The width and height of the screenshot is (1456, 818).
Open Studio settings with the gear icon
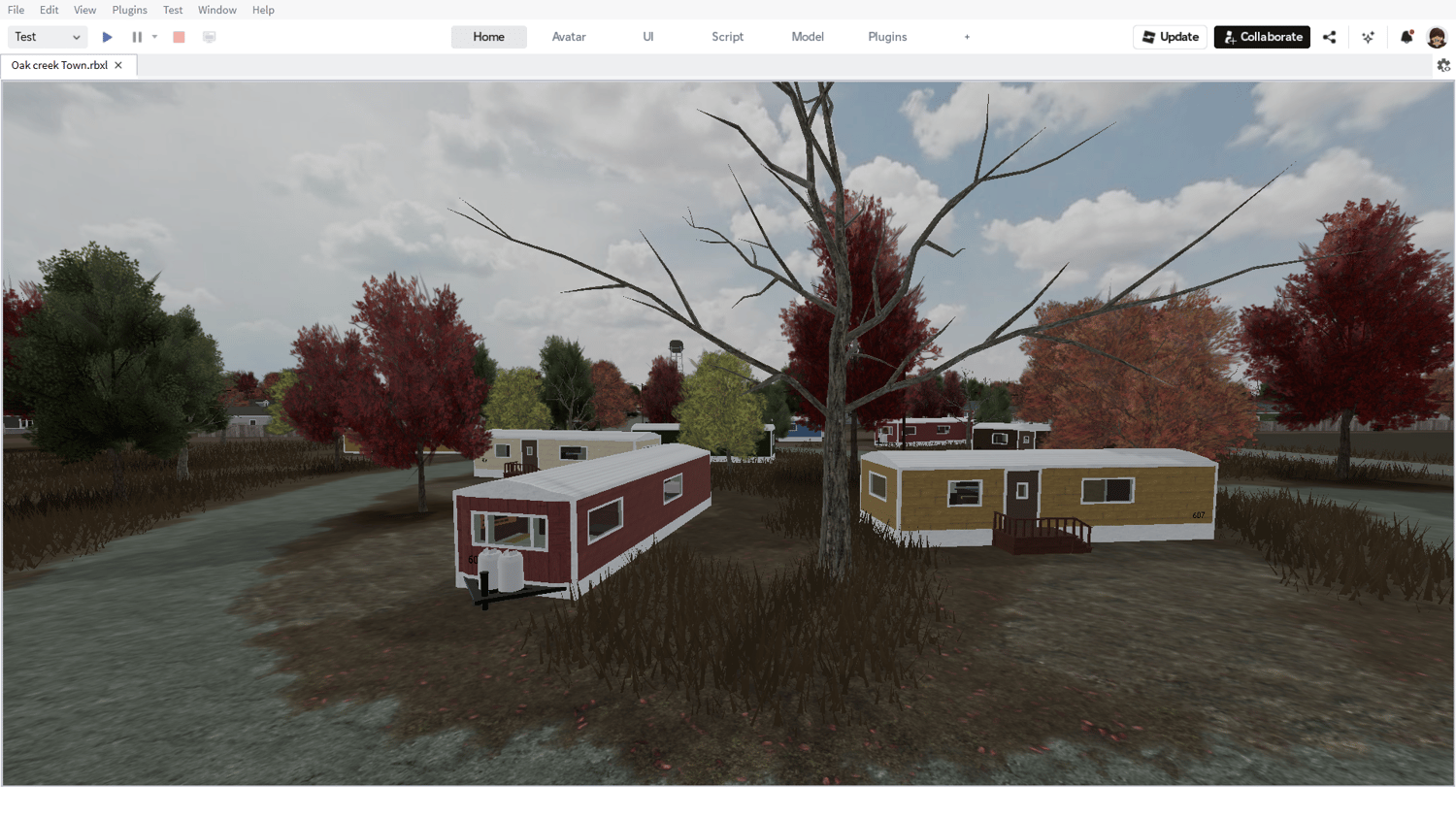coord(1443,65)
